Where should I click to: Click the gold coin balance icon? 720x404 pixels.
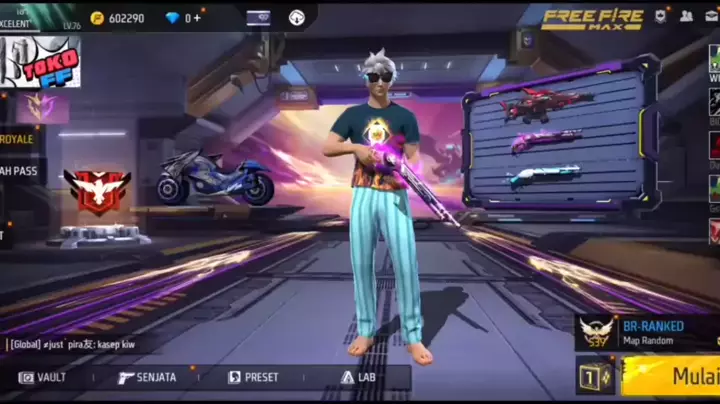[x=97, y=18]
